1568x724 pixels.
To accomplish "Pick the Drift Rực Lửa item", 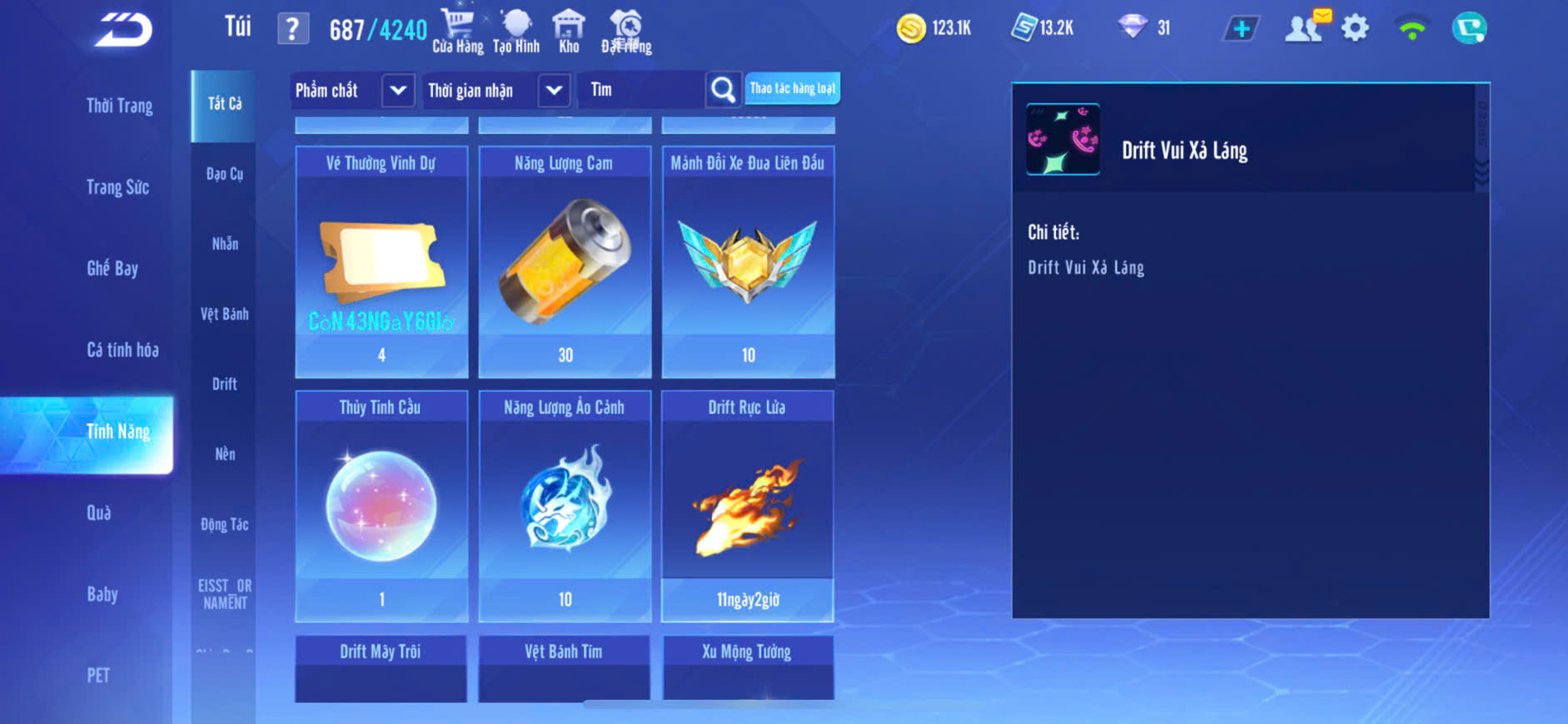I will click(x=748, y=506).
